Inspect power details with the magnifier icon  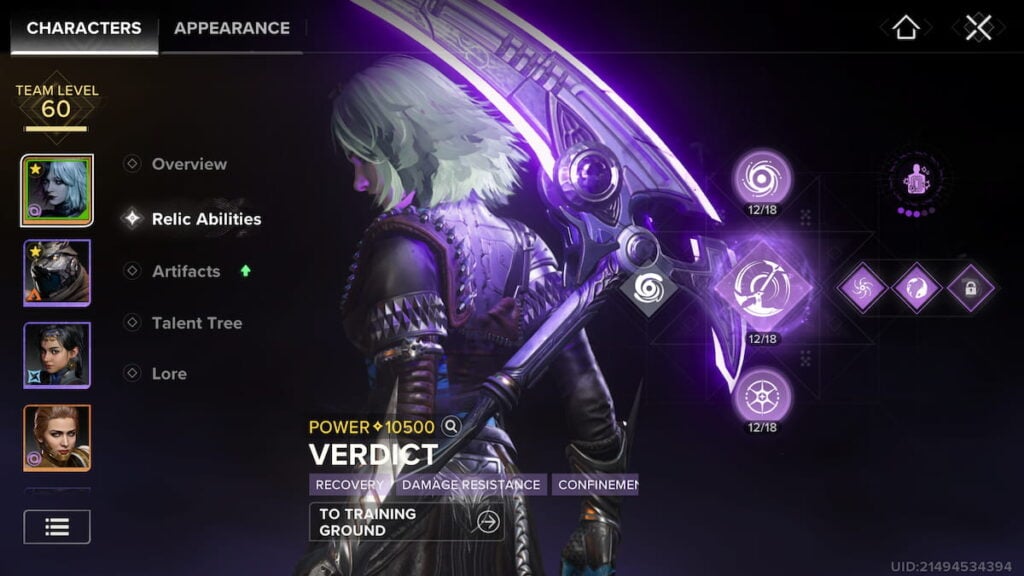tap(451, 427)
